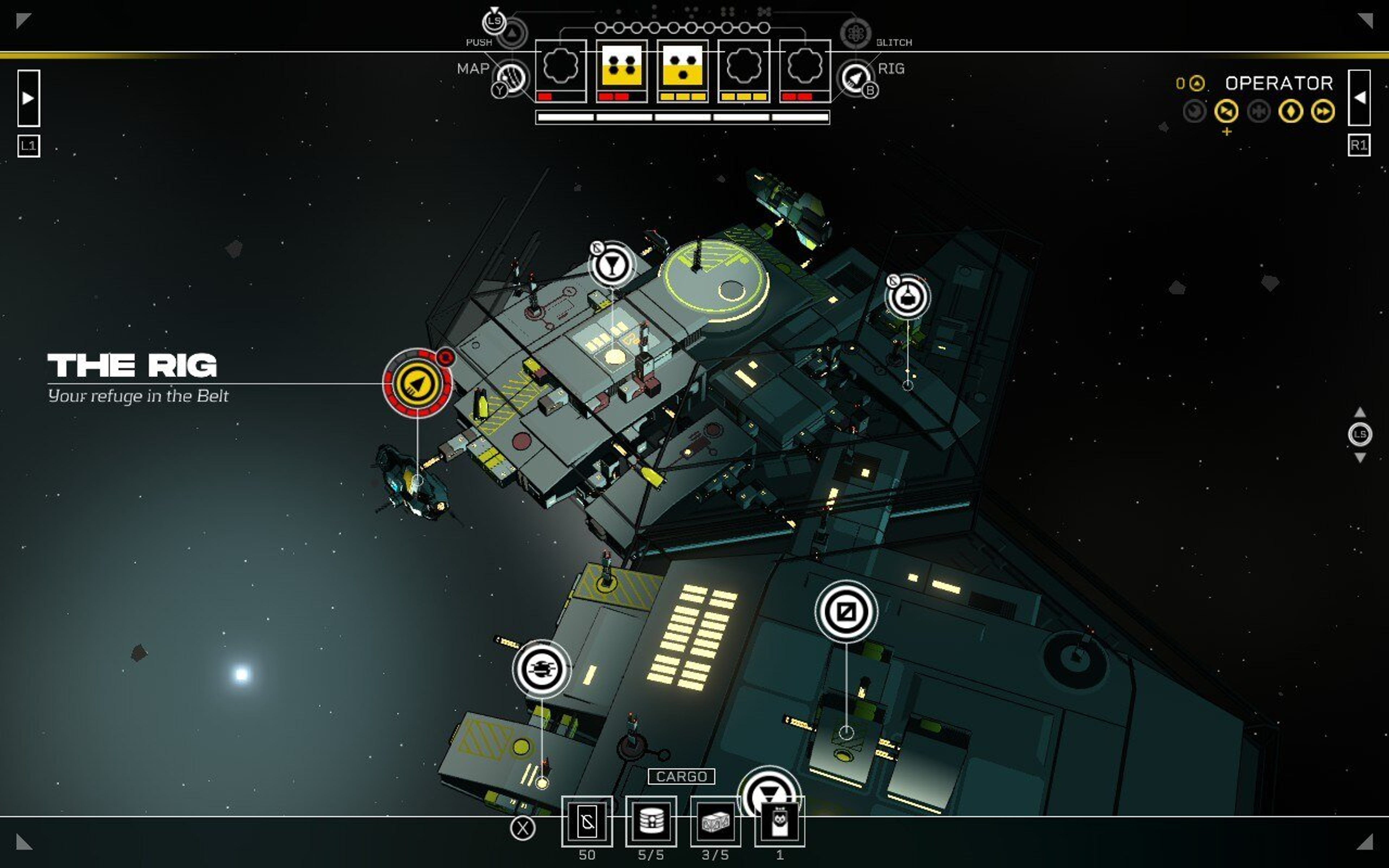Image resolution: width=1389 pixels, height=868 pixels.
Task: Click the double-arrow Operator skill icon
Action: (x=1322, y=111)
